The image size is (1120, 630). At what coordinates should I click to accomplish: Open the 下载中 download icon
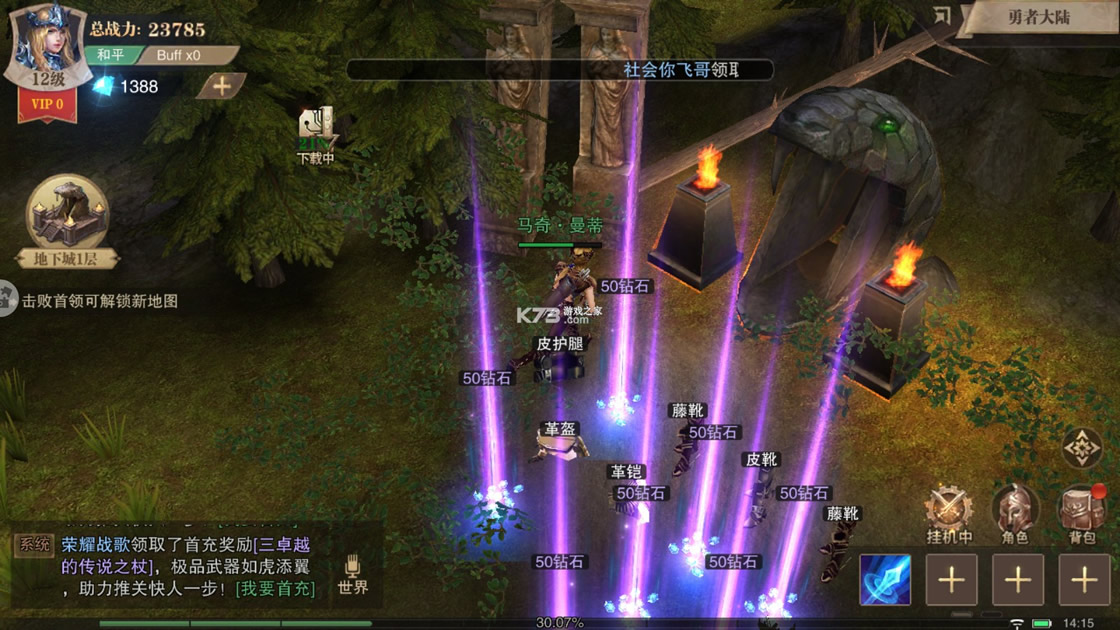click(x=316, y=135)
